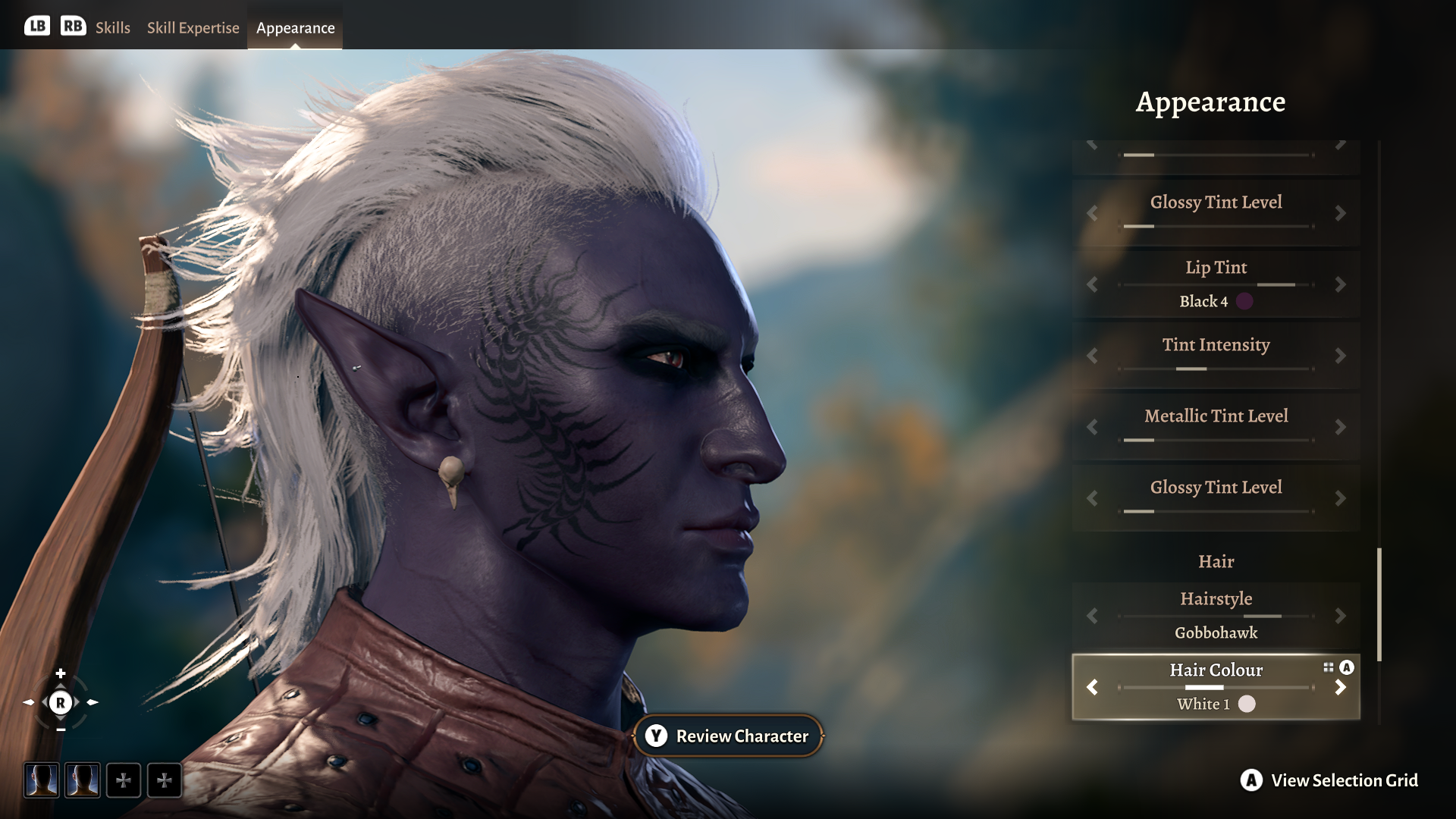
Task: Advance Hair Colour to the next shade
Action: 1340,687
